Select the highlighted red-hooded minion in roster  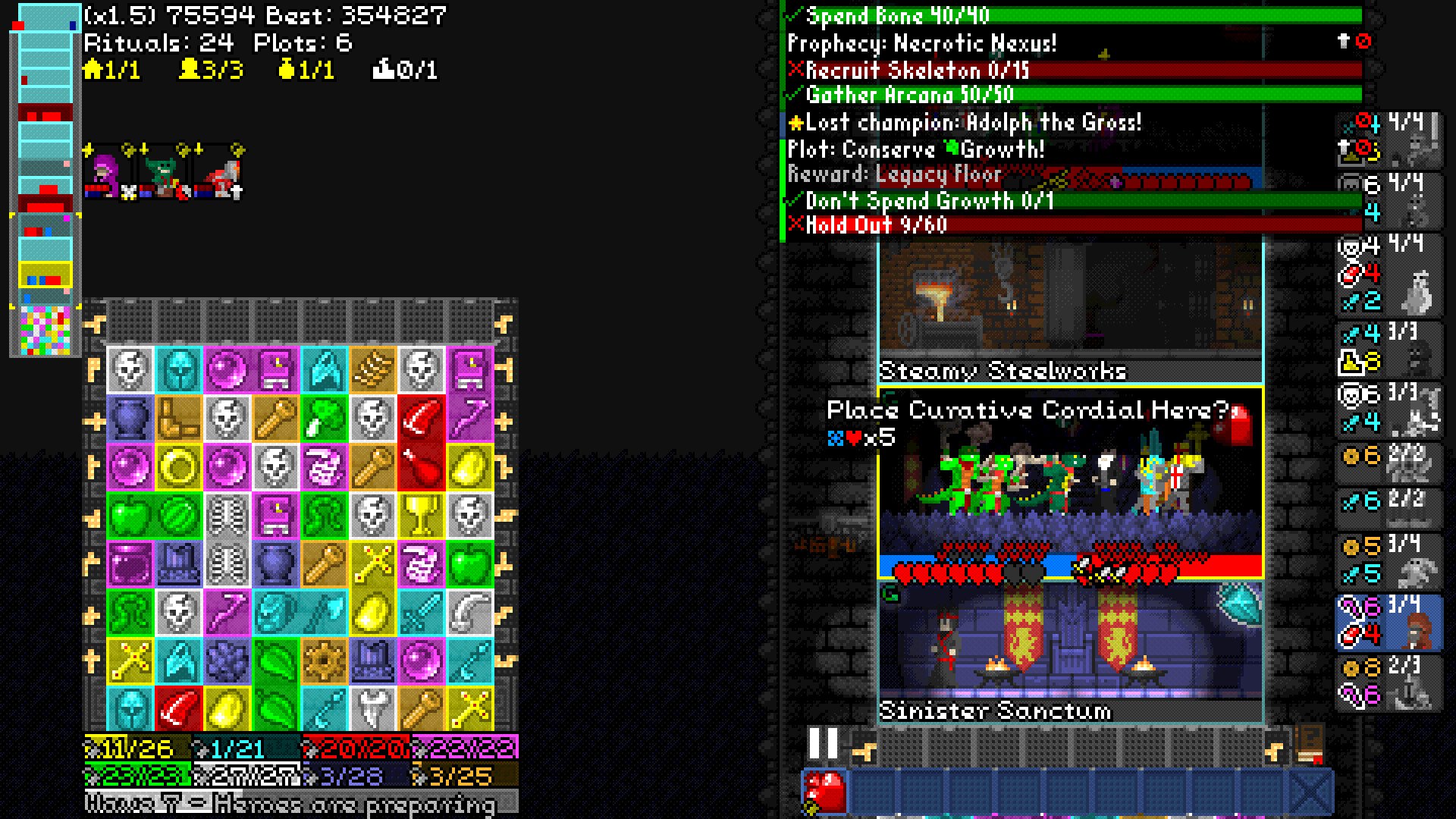(1389, 622)
